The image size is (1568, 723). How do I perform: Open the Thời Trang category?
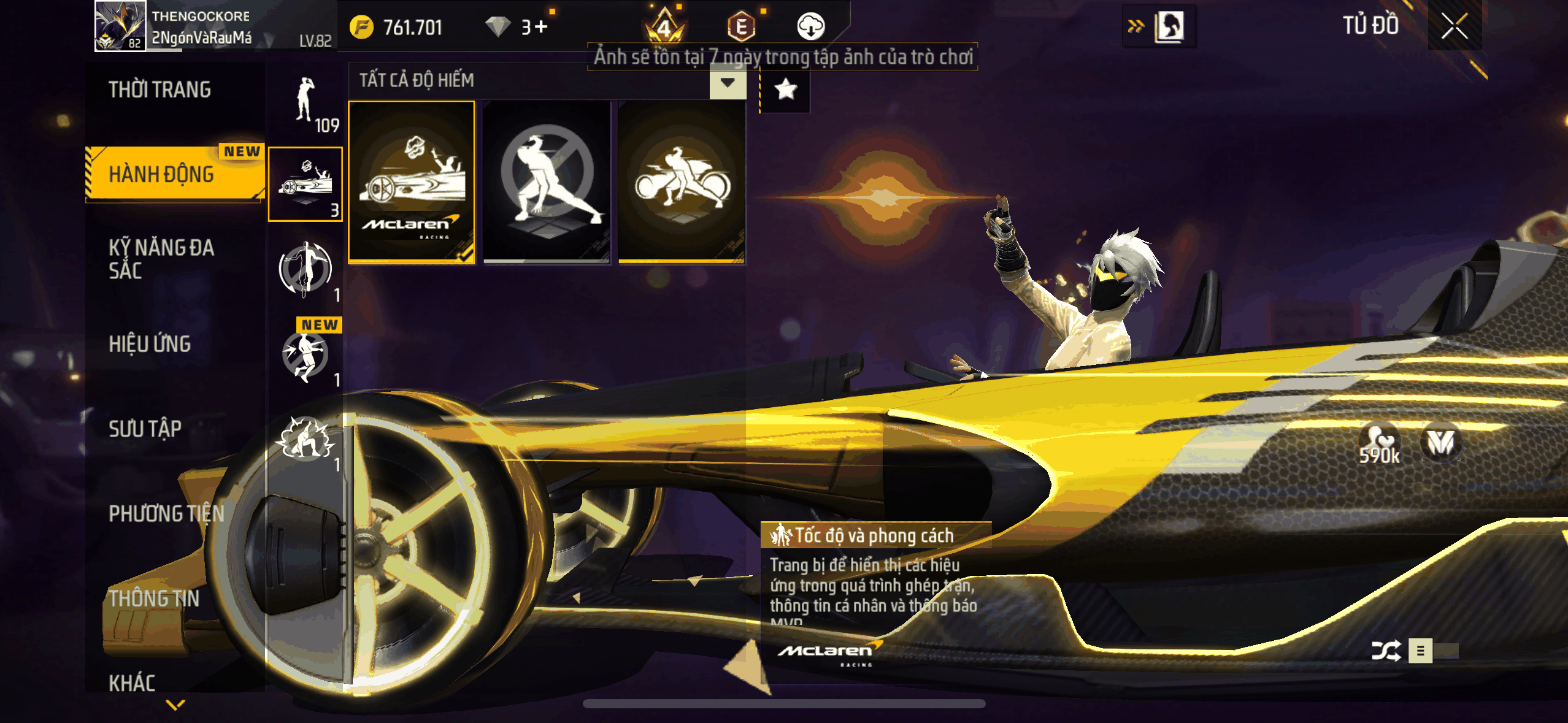click(159, 90)
